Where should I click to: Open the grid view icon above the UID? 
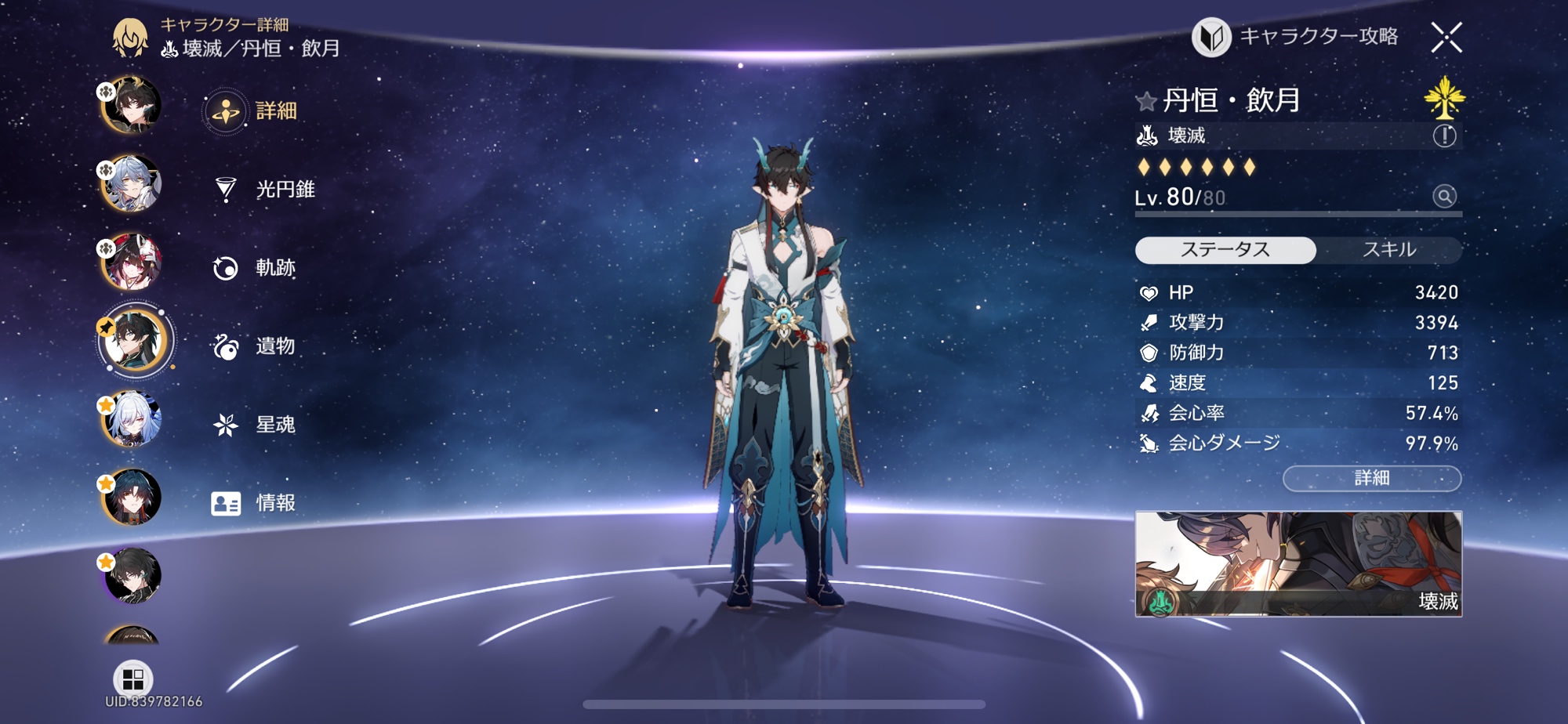coord(133,678)
